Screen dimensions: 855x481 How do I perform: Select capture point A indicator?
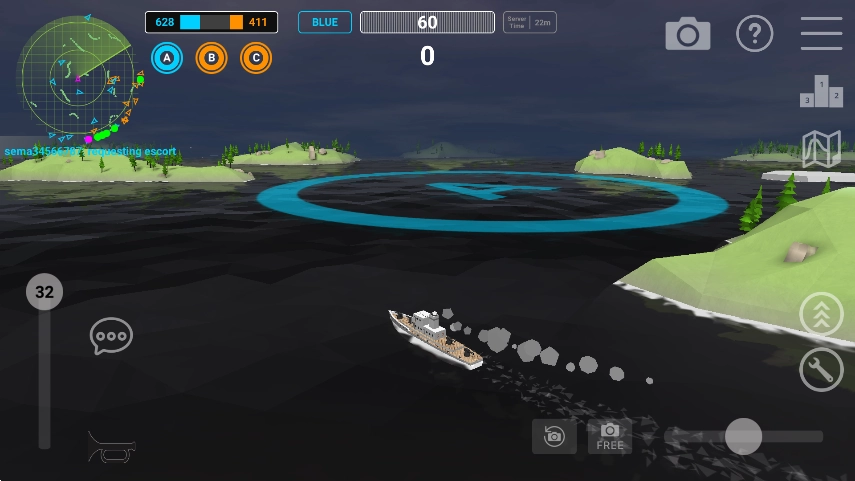click(167, 59)
